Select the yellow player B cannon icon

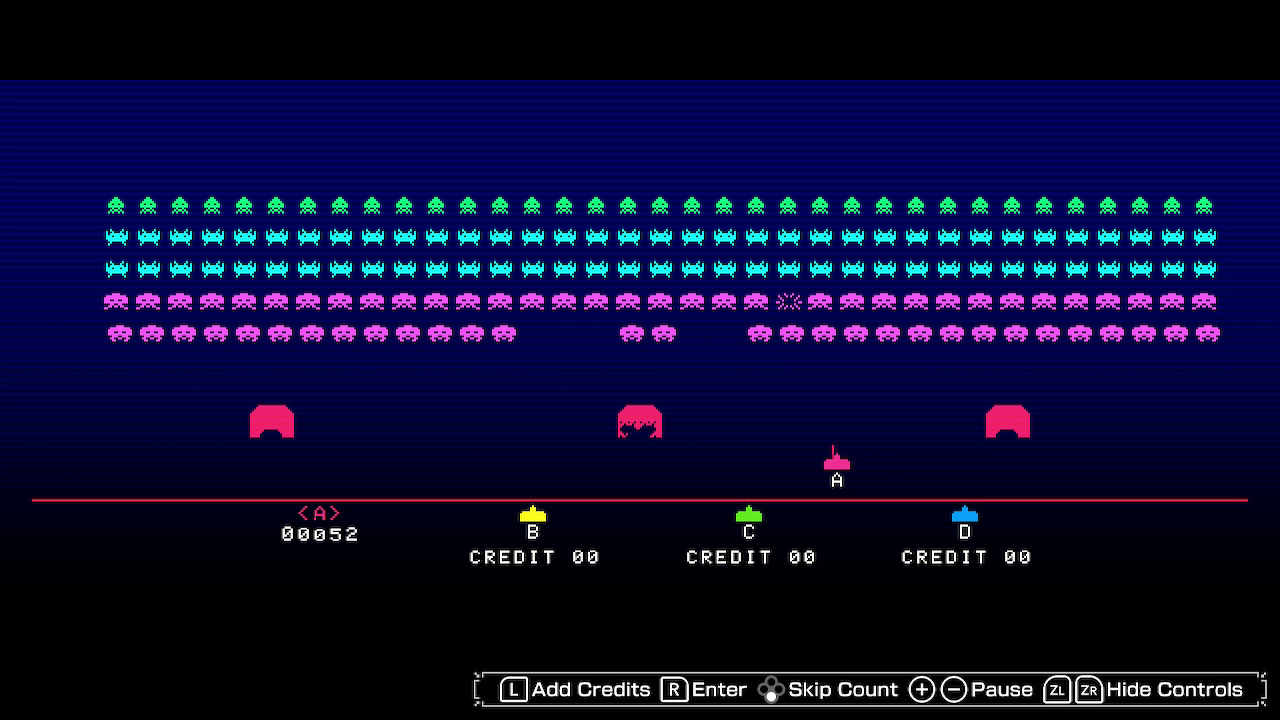click(533, 514)
